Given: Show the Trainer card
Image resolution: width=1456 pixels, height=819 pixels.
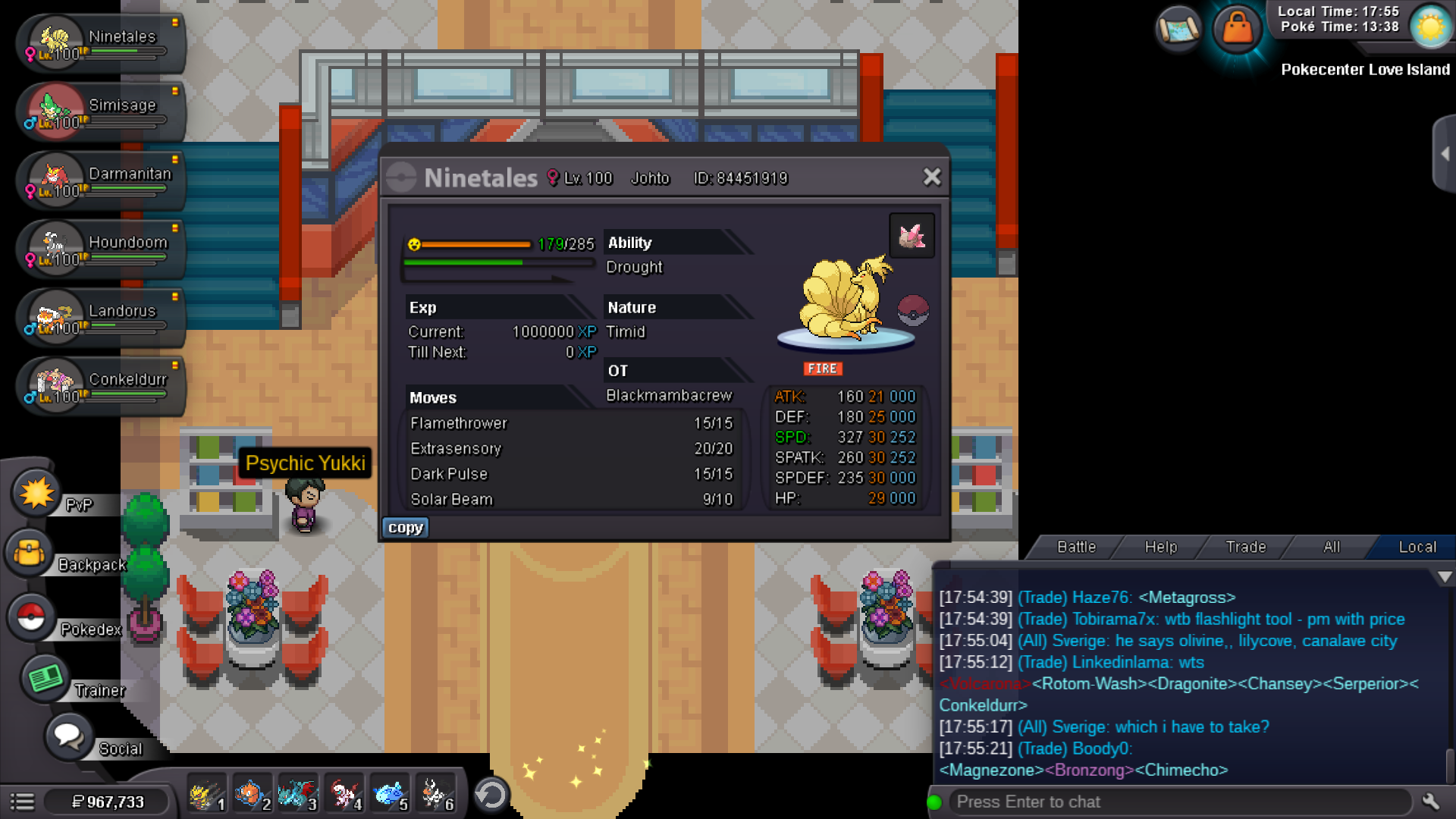Looking at the screenshot, I should [x=45, y=678].
